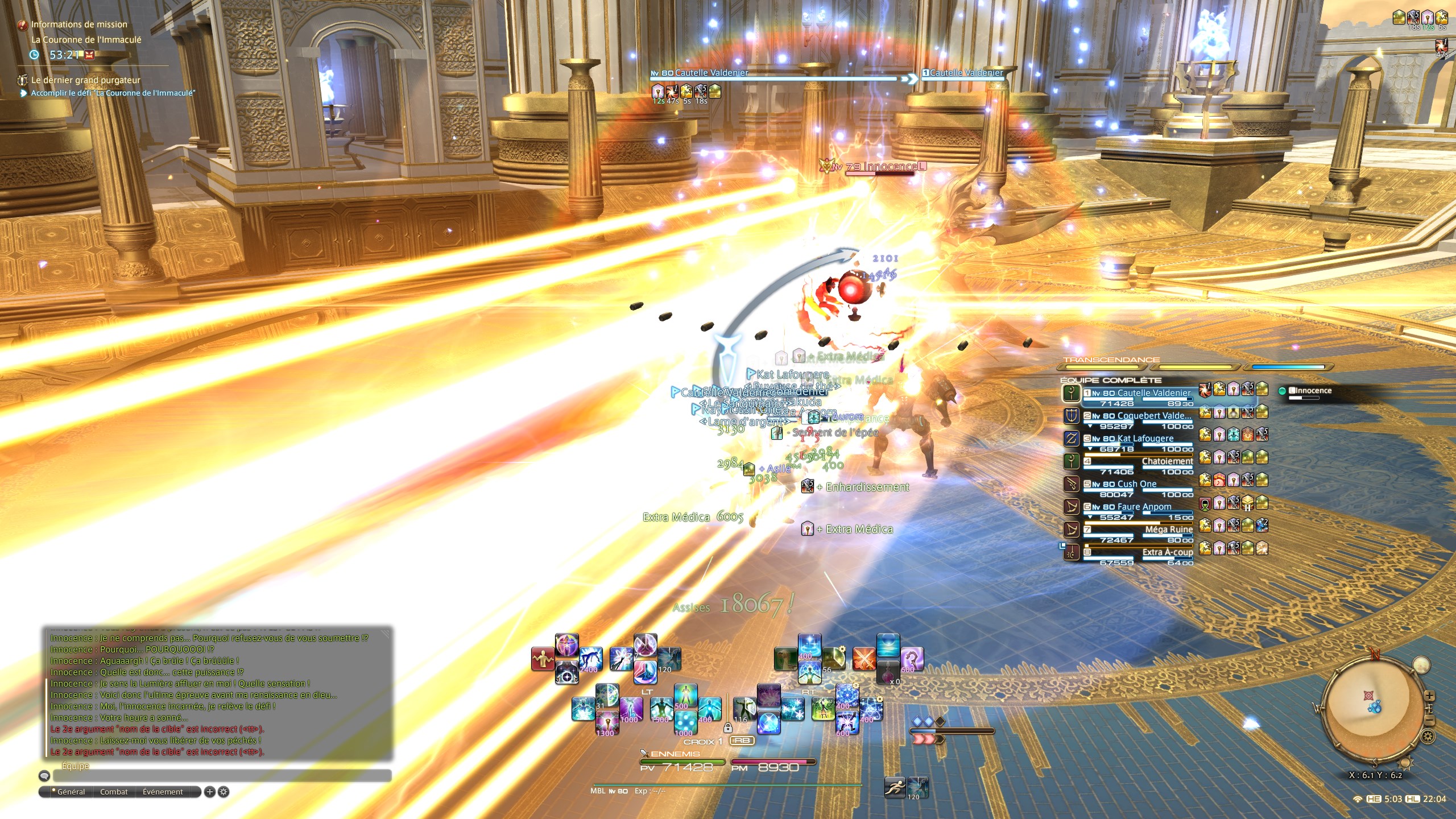Use the crossed swords orange ability
The width and height of the screenshot is (1456, 819).
[864, 660]
